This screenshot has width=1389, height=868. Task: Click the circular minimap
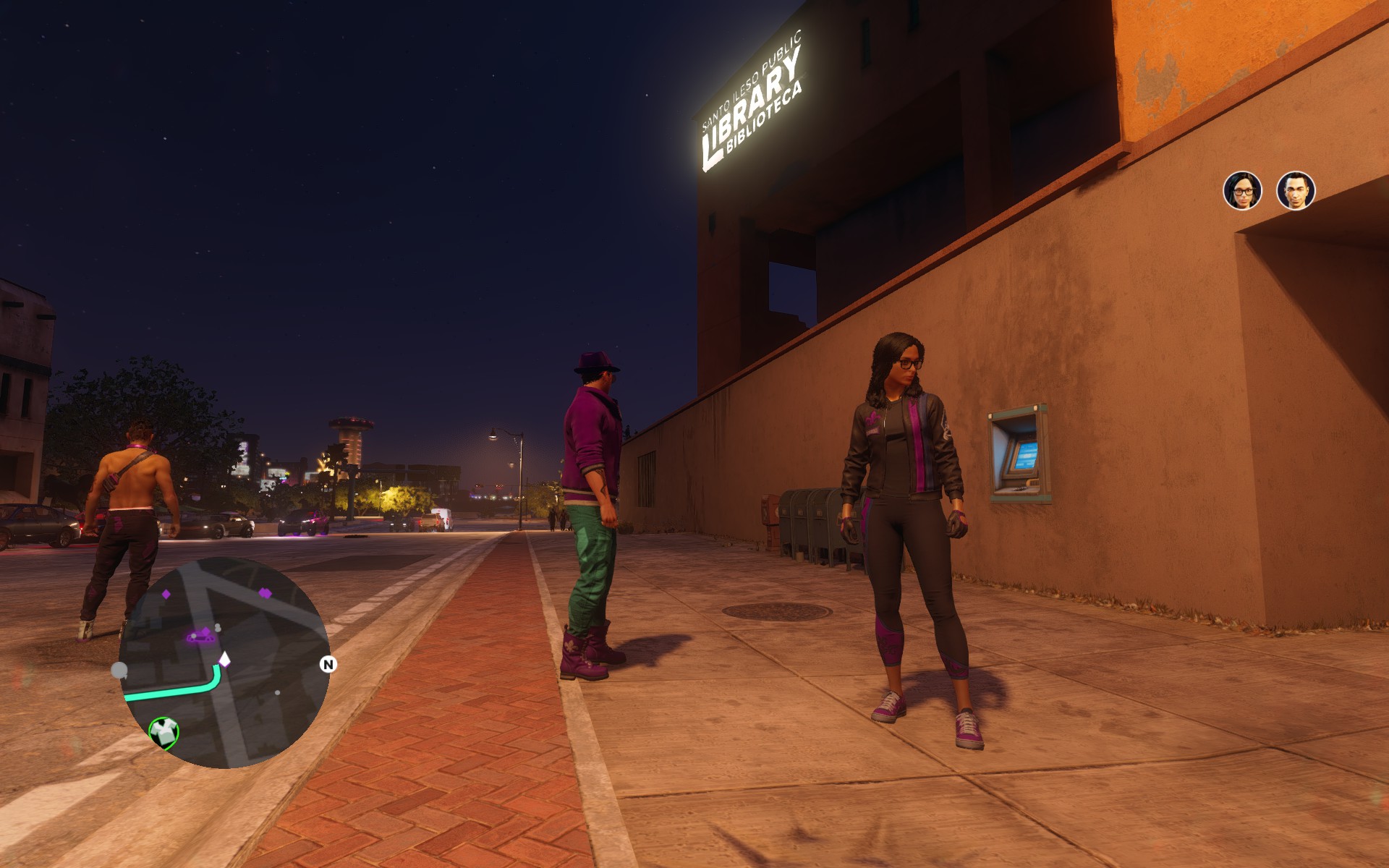click(224, 662)
